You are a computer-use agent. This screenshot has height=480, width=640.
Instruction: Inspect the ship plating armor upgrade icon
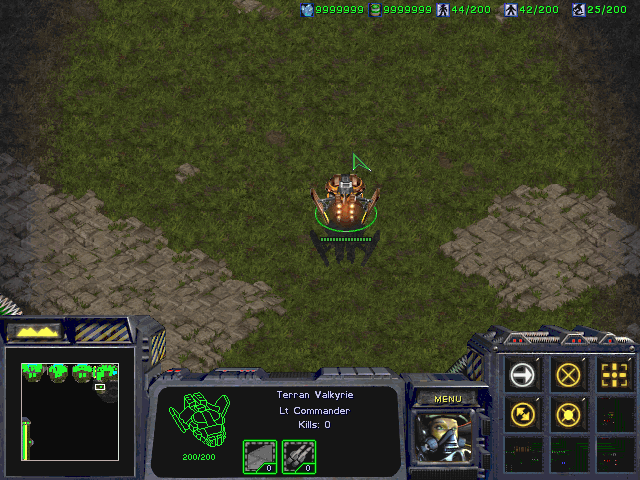tap(260, 456)
